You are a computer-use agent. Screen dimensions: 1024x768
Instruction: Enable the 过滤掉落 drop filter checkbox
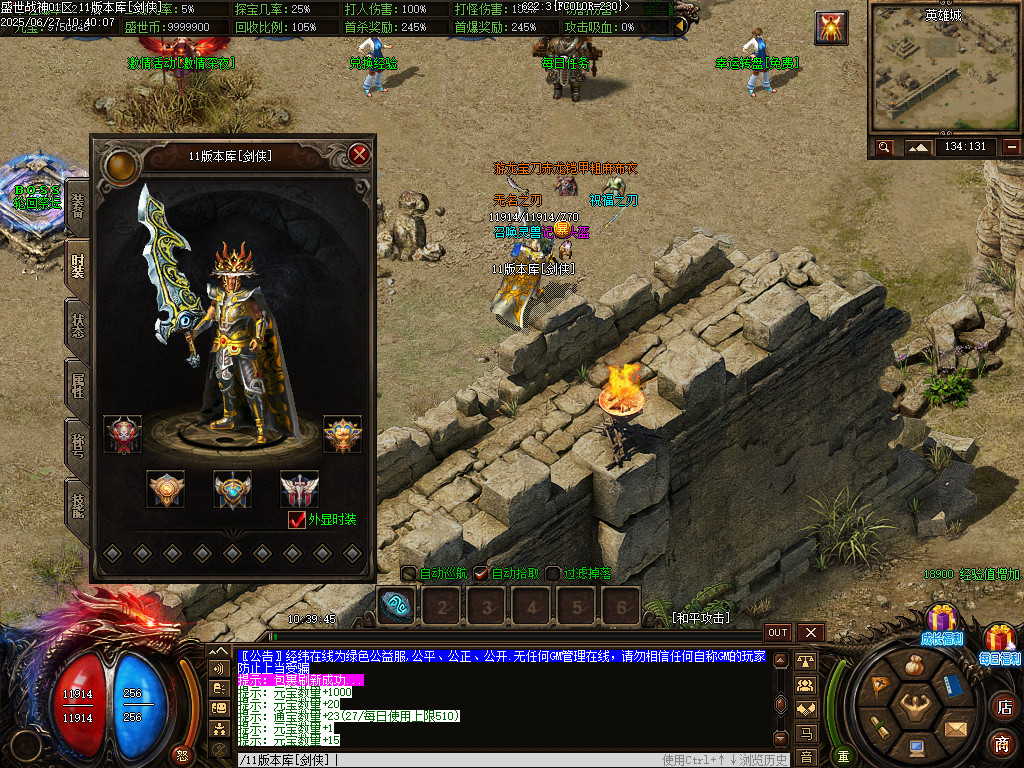(553, 574)
